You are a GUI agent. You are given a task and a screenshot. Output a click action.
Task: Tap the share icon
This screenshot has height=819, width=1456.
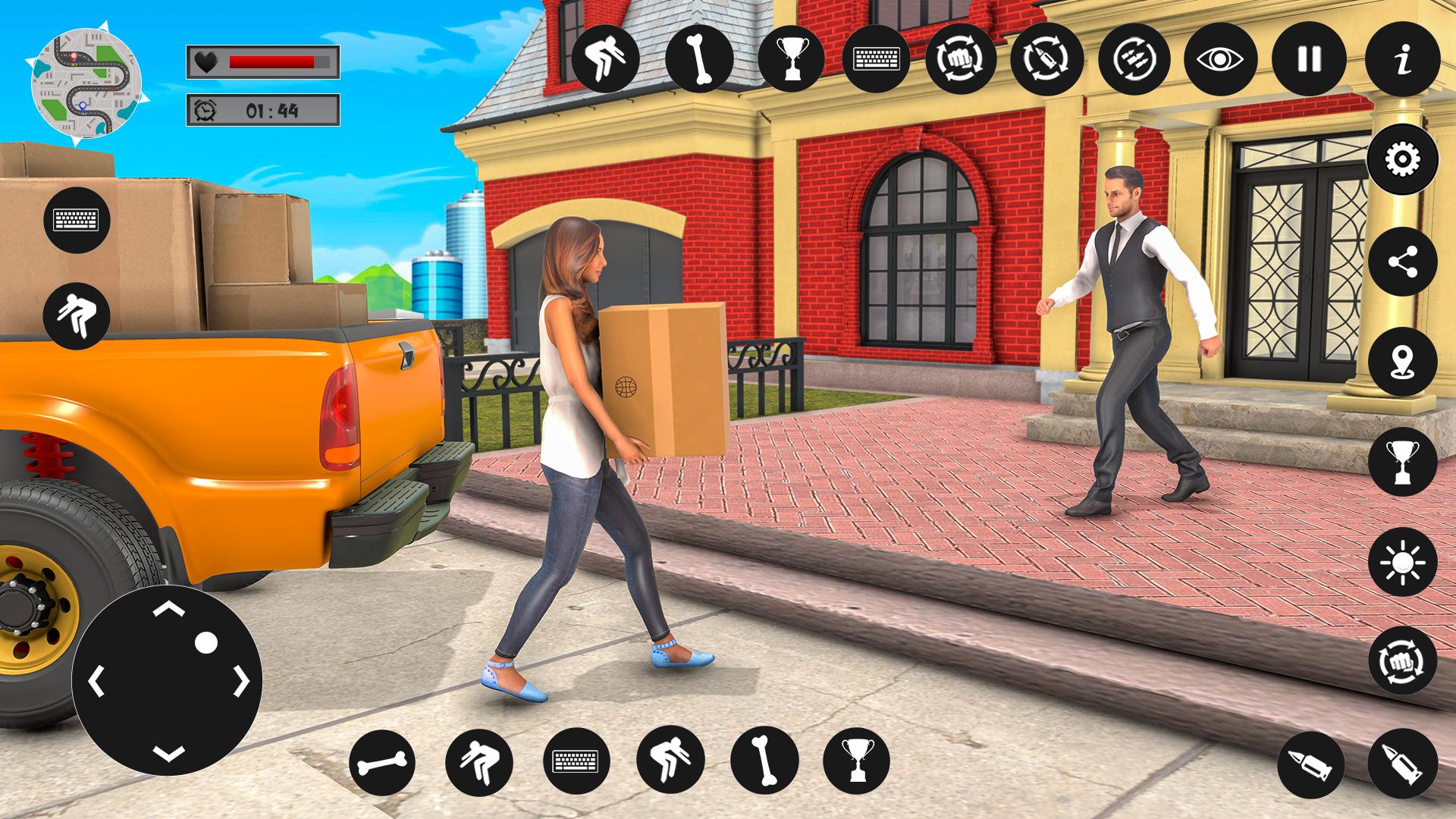click(x=1402, y=262)
